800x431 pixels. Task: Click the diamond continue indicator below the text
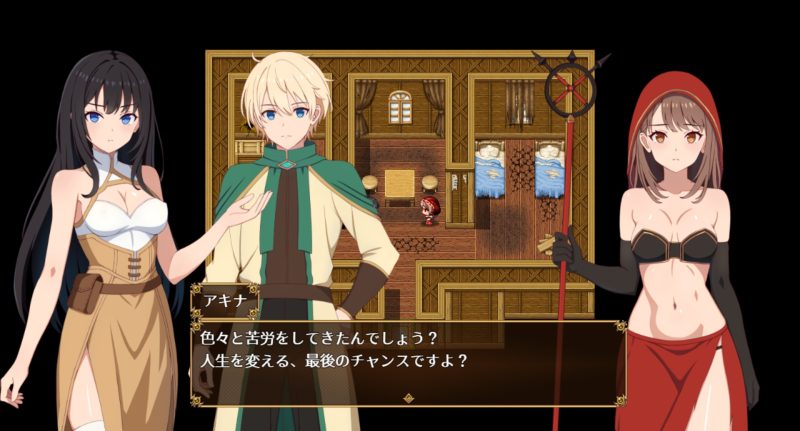pos(407,397)
